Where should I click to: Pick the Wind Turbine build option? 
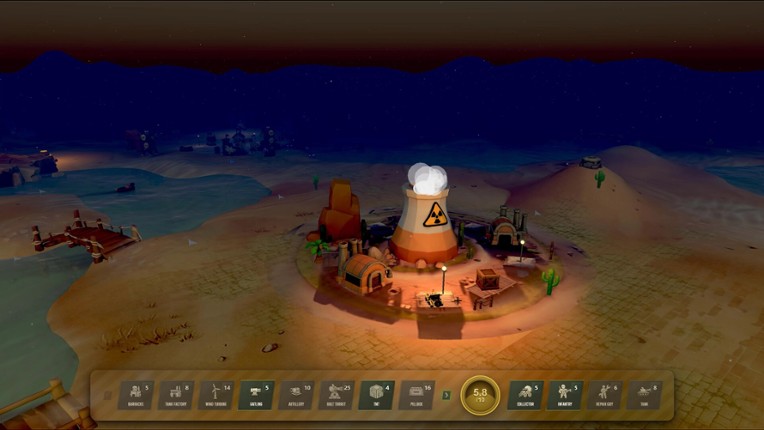point(216,395)
